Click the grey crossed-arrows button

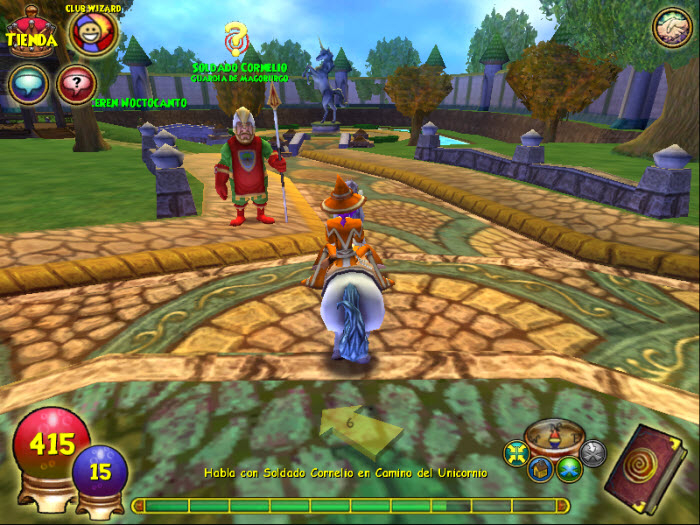593,453
